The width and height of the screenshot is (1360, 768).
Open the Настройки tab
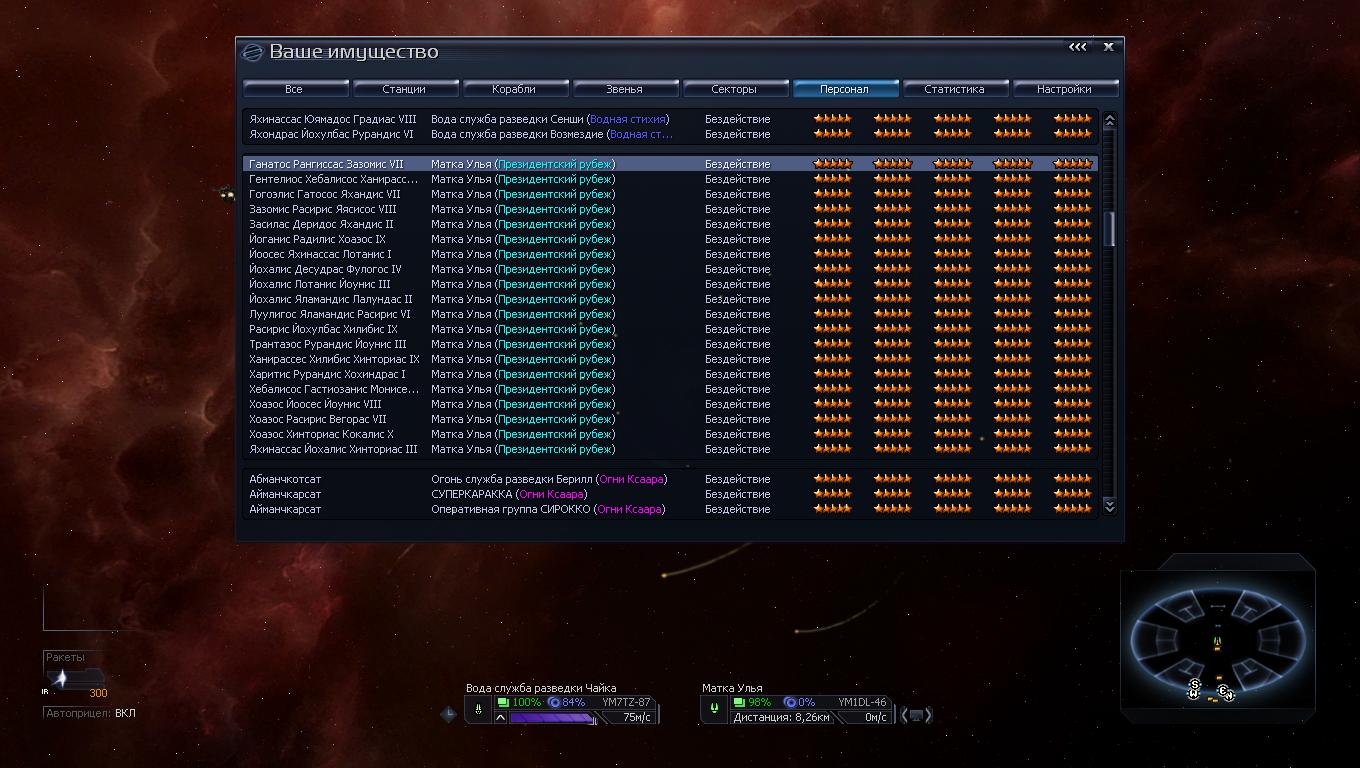[1064, 89]
